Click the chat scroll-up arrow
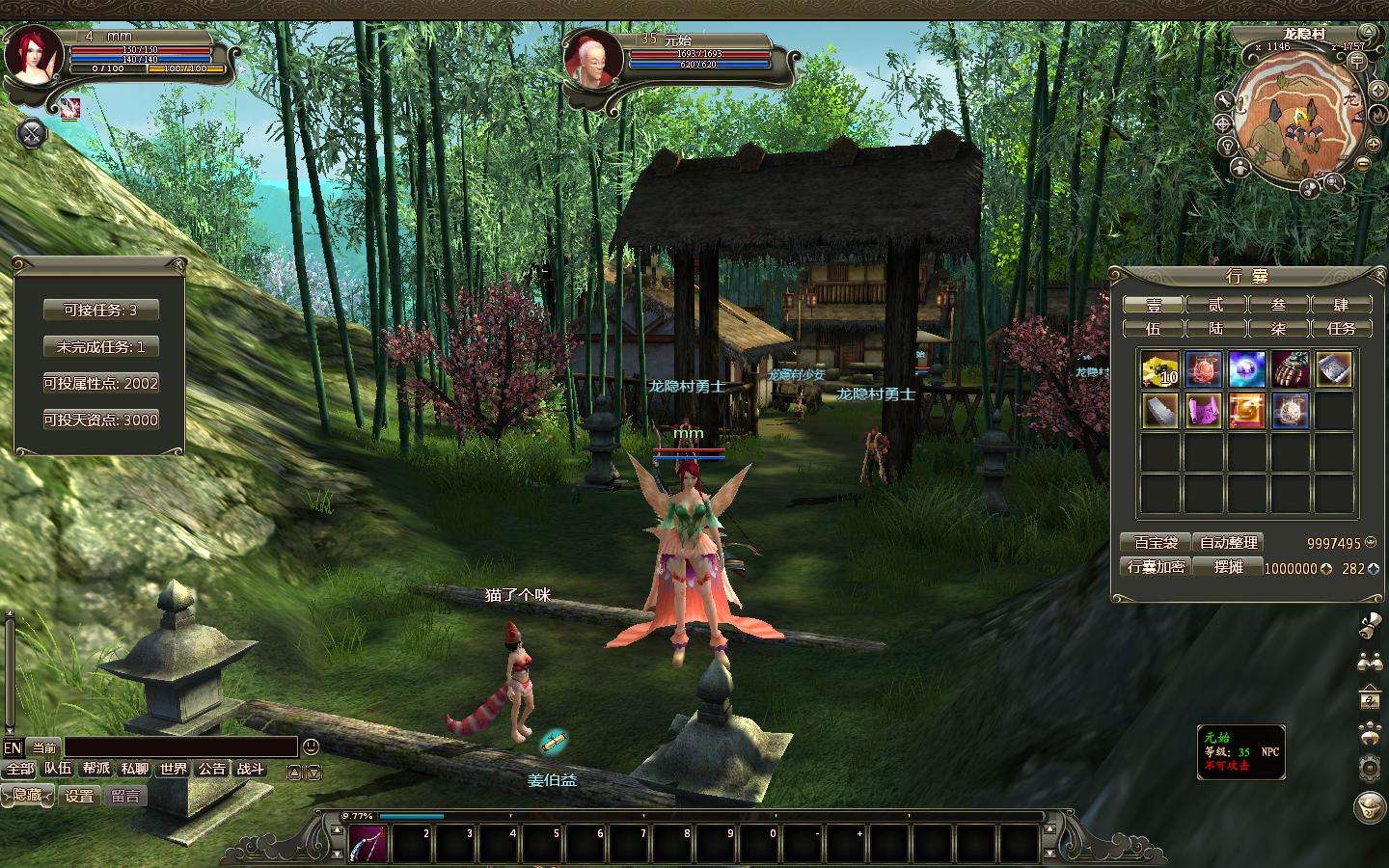This screenshot has height=868, width=1389. (x=294, y=773)
